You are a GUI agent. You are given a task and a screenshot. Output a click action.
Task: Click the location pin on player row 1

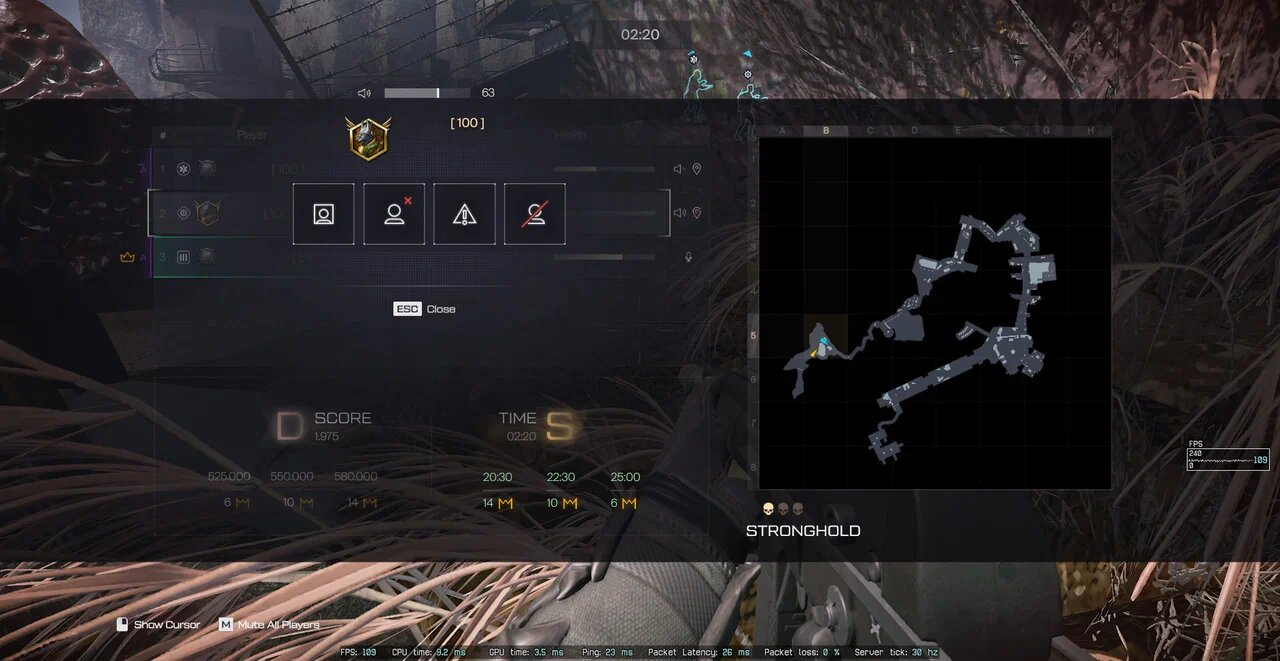[x=697, y=169]
